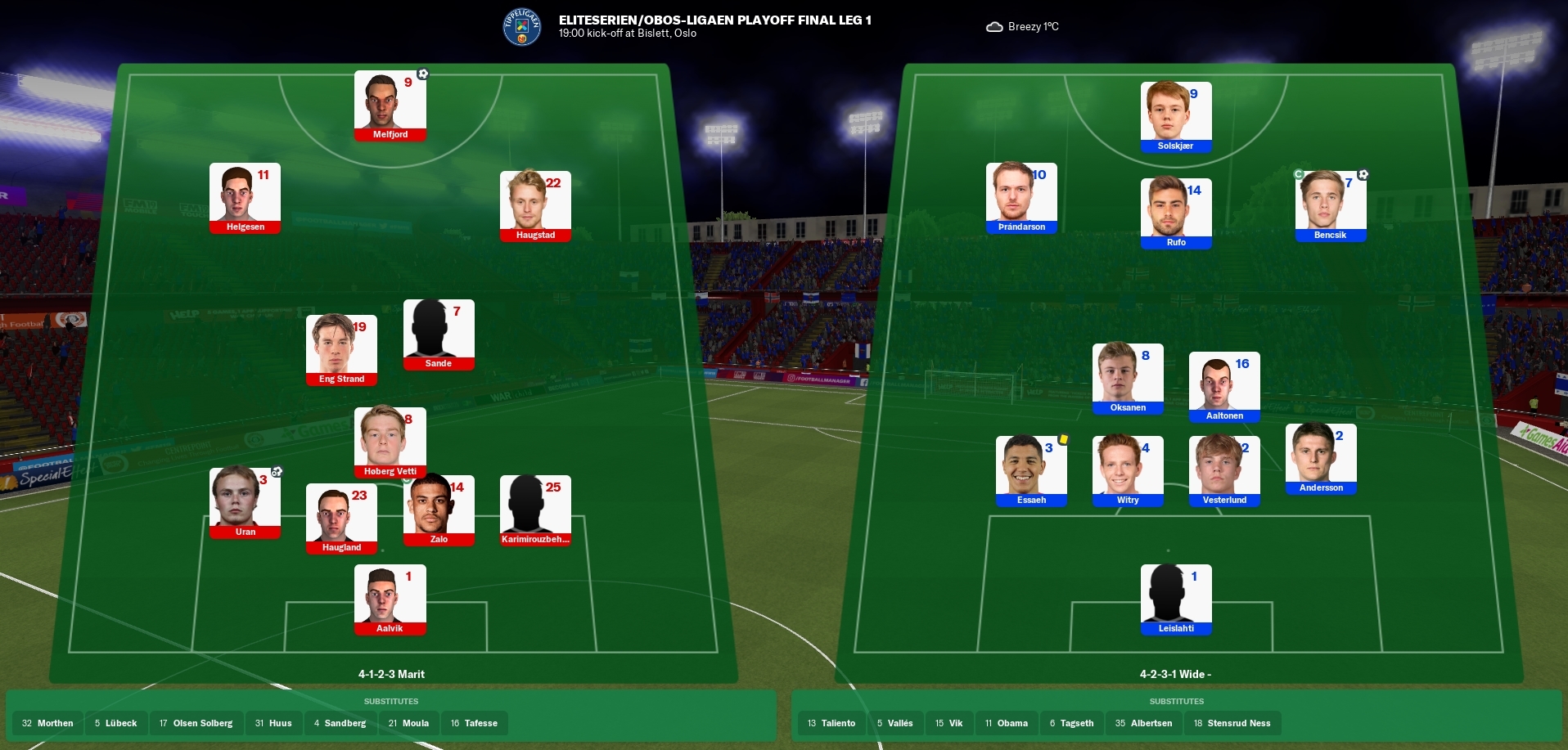Select substitute Olsen Solberg
1568x750 pixels.
(196, 723)
